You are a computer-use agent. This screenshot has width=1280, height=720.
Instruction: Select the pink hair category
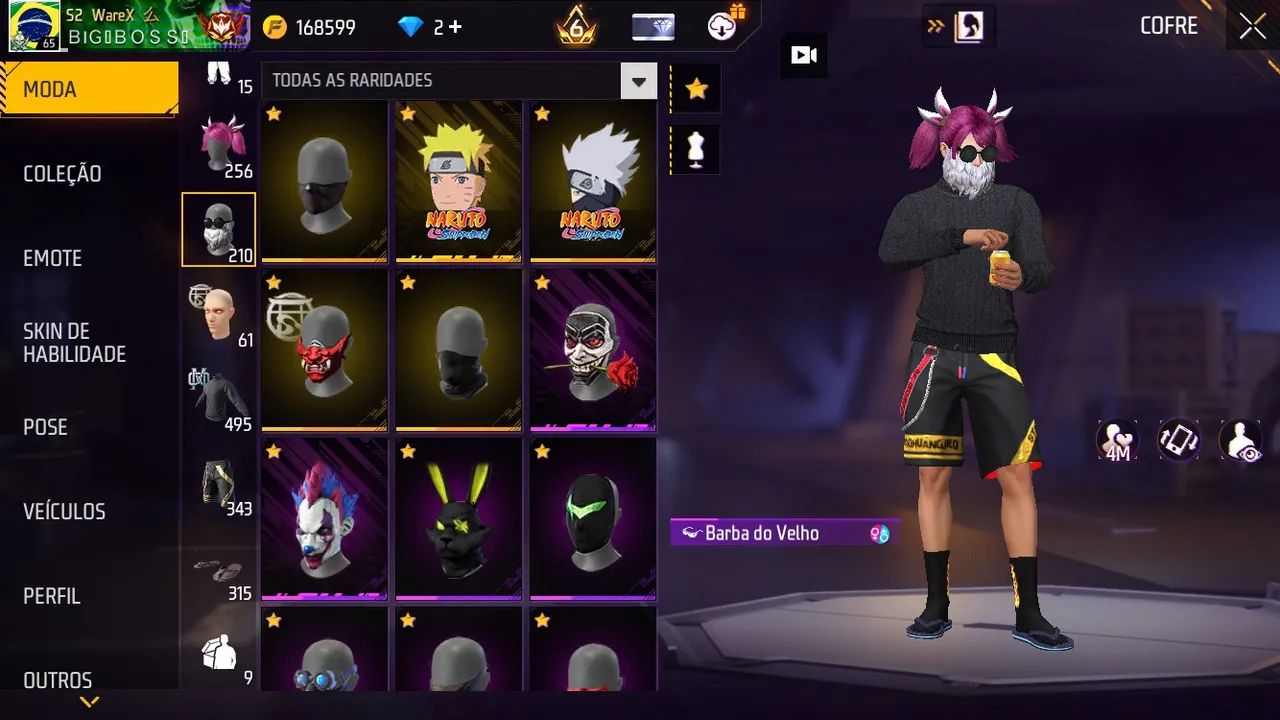tap(218, 146)
